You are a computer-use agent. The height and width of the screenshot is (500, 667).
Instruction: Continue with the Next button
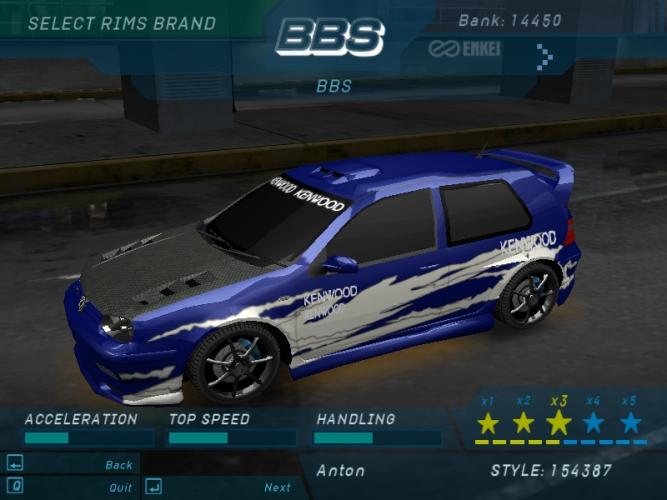point(277,488)
